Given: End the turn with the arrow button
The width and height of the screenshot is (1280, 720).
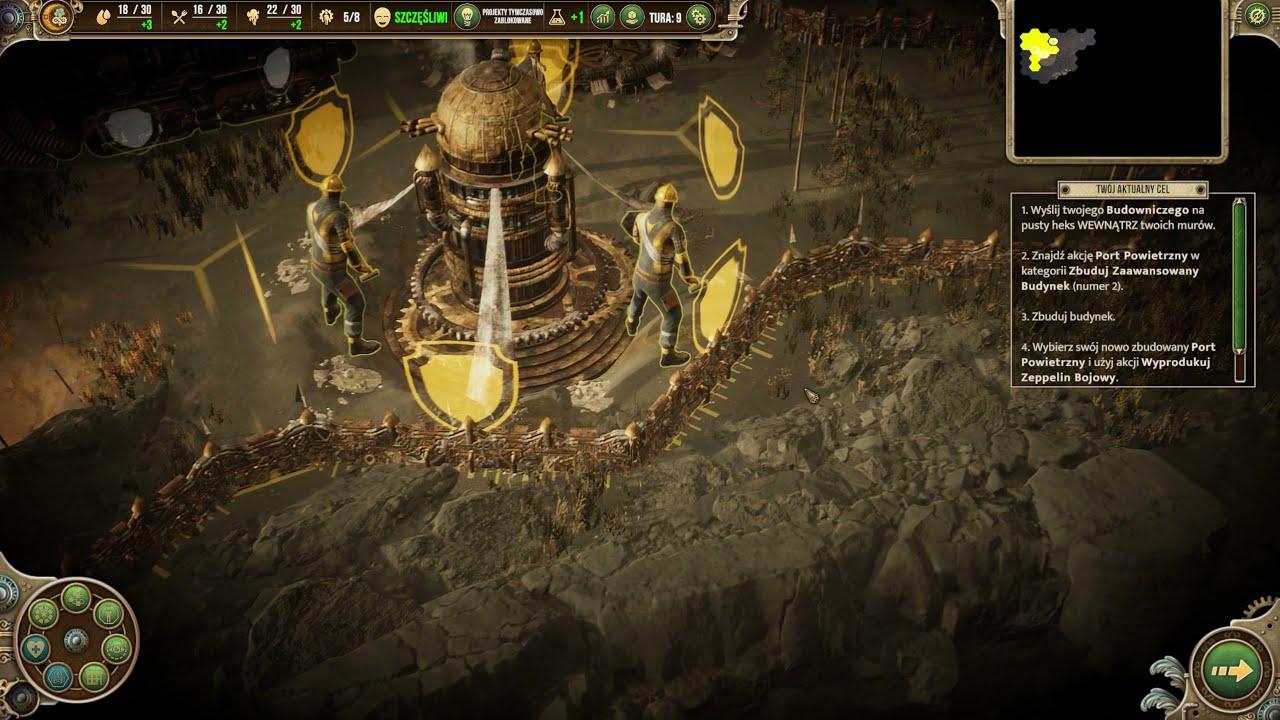Looking at the screenshot, I should click(x=1232, y=671).
